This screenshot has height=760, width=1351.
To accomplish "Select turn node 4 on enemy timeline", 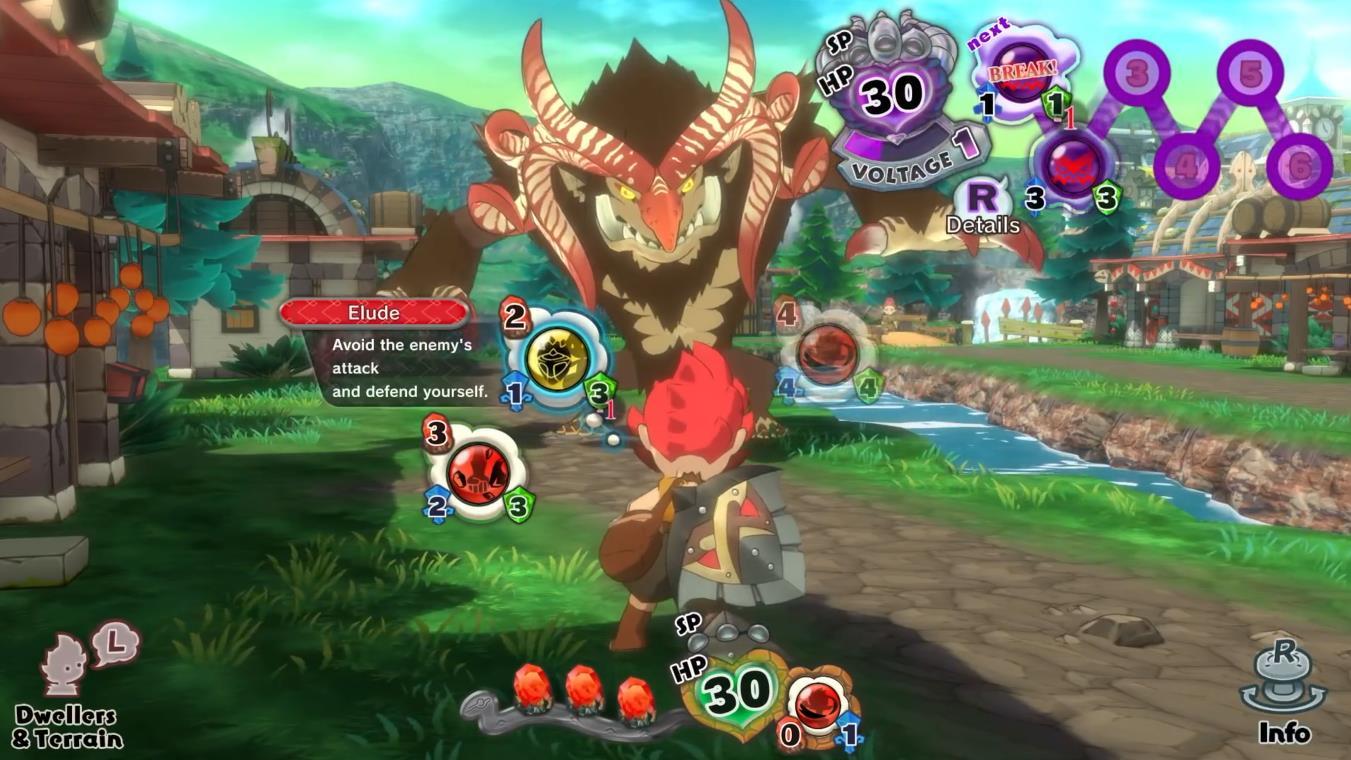I will pyautogui.click(x=1186, y=165).
